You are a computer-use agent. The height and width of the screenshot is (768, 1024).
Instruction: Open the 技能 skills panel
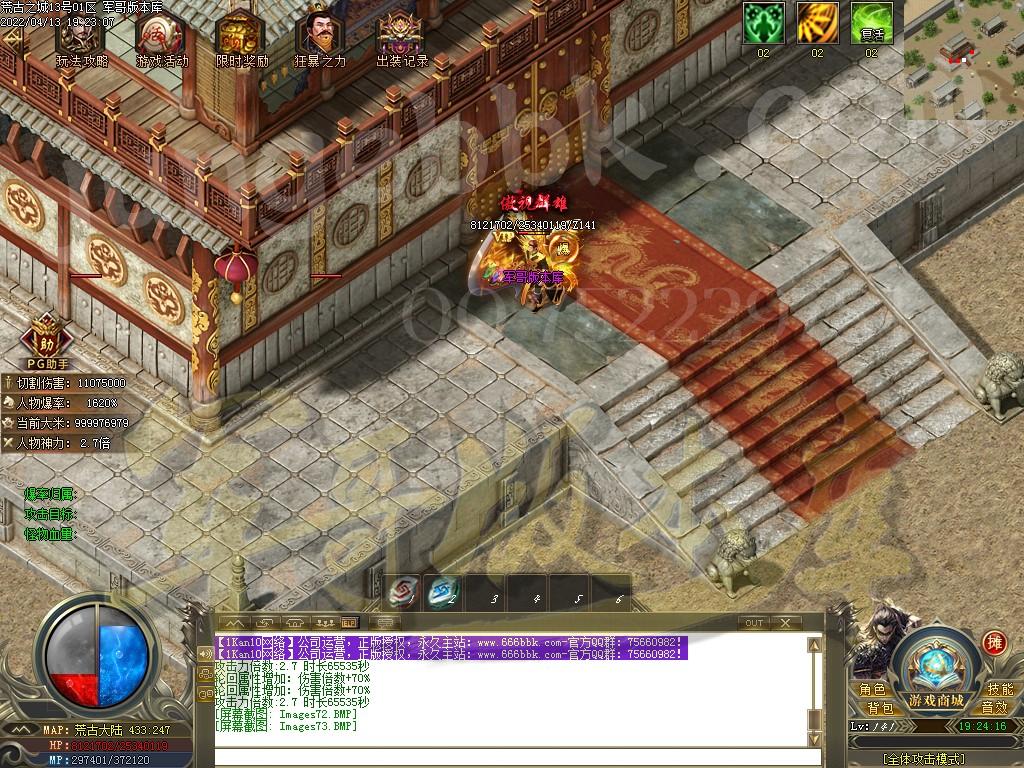click(x=999, y=689)
